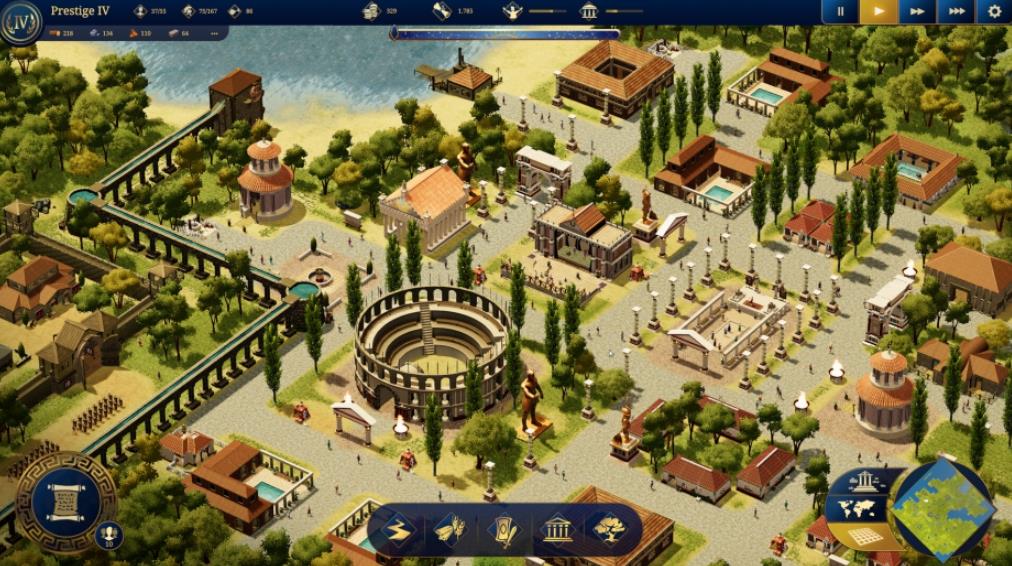
Task: Open the scroll menu in the Greek-border circle
Action: tap(64, 502)
